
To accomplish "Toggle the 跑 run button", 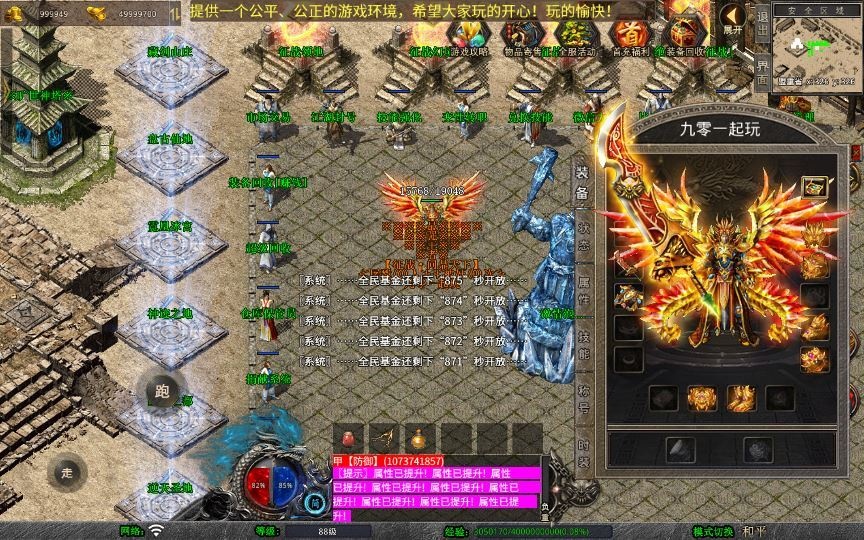I will [x=164, y=392].
